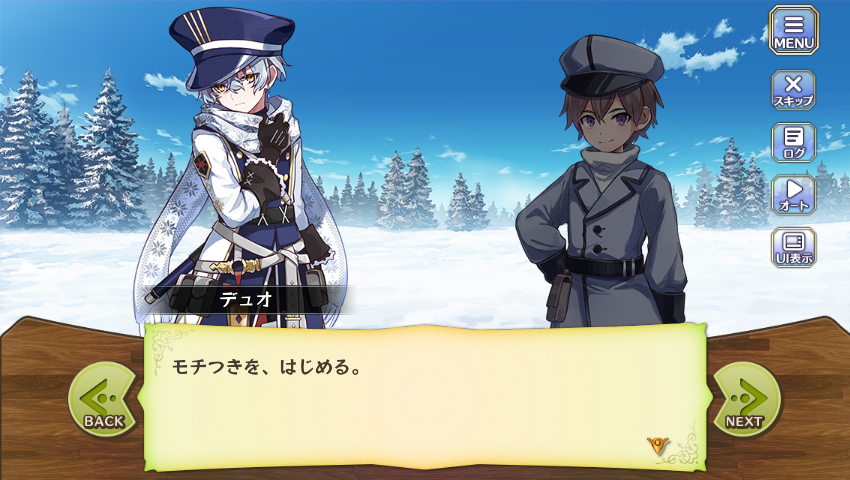Image resolution: width=850 pixels, height=480 pixels.
Task: Skip the story scene
Action: click(793, 89)
